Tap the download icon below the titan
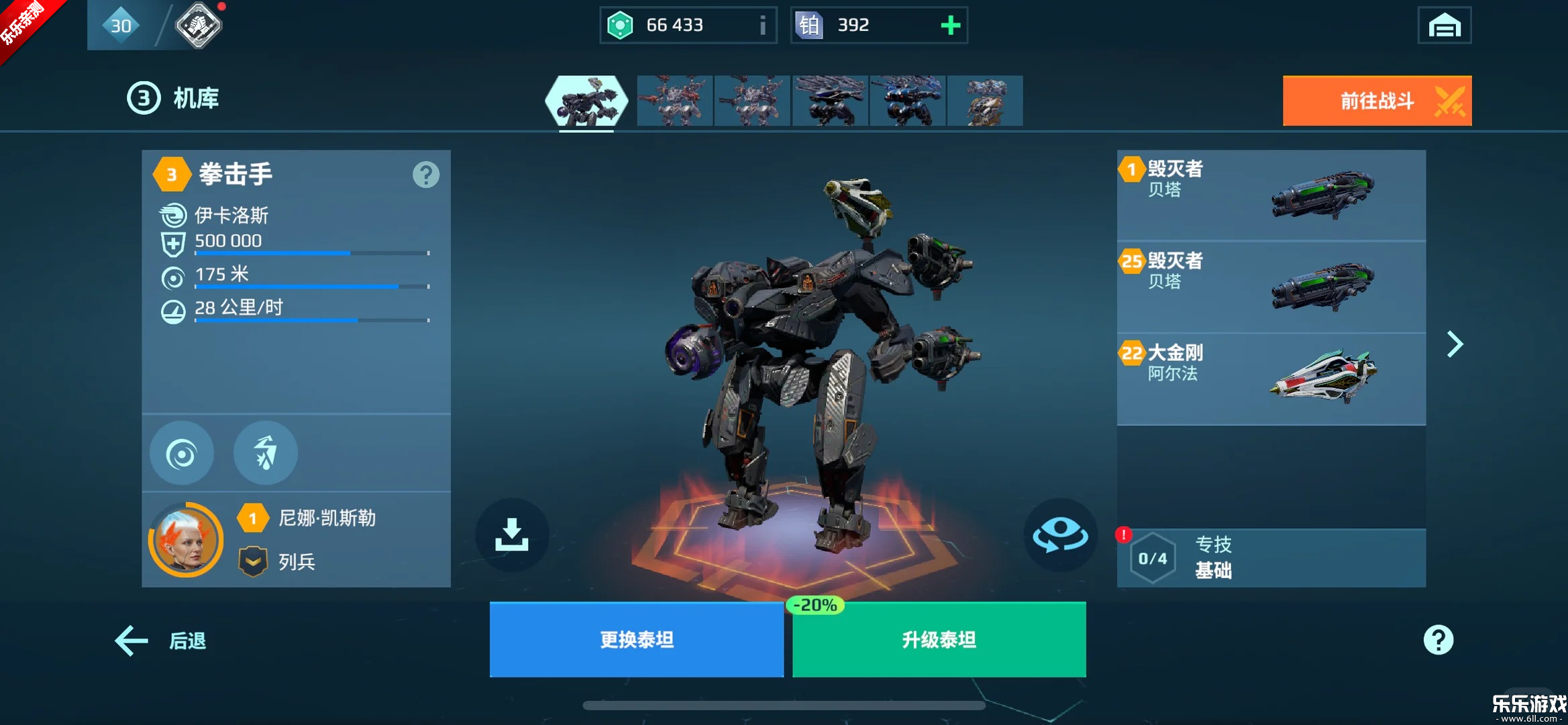 click(512, 534)
